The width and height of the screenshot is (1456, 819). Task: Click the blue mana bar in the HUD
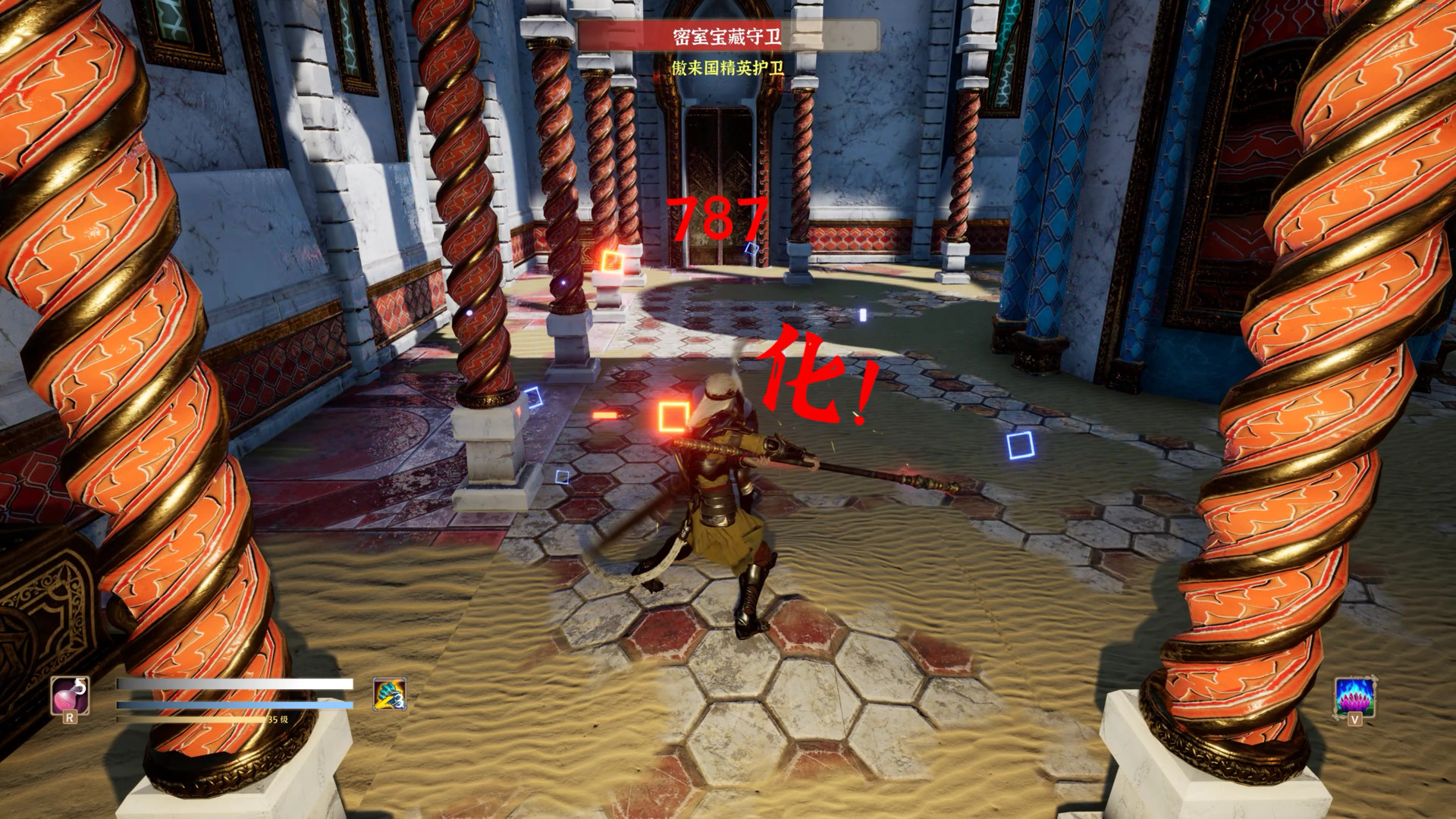pyautogui.click(x=227, y=703)
